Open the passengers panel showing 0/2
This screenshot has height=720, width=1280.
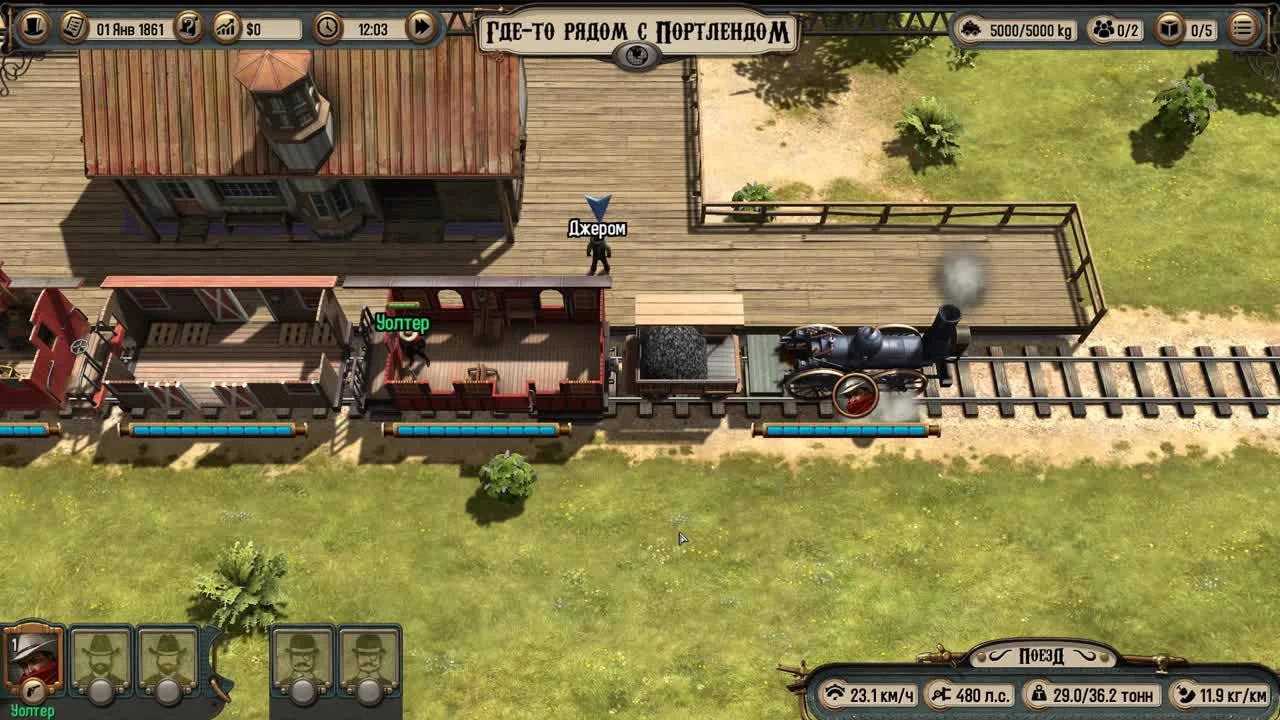point(1103,30)
